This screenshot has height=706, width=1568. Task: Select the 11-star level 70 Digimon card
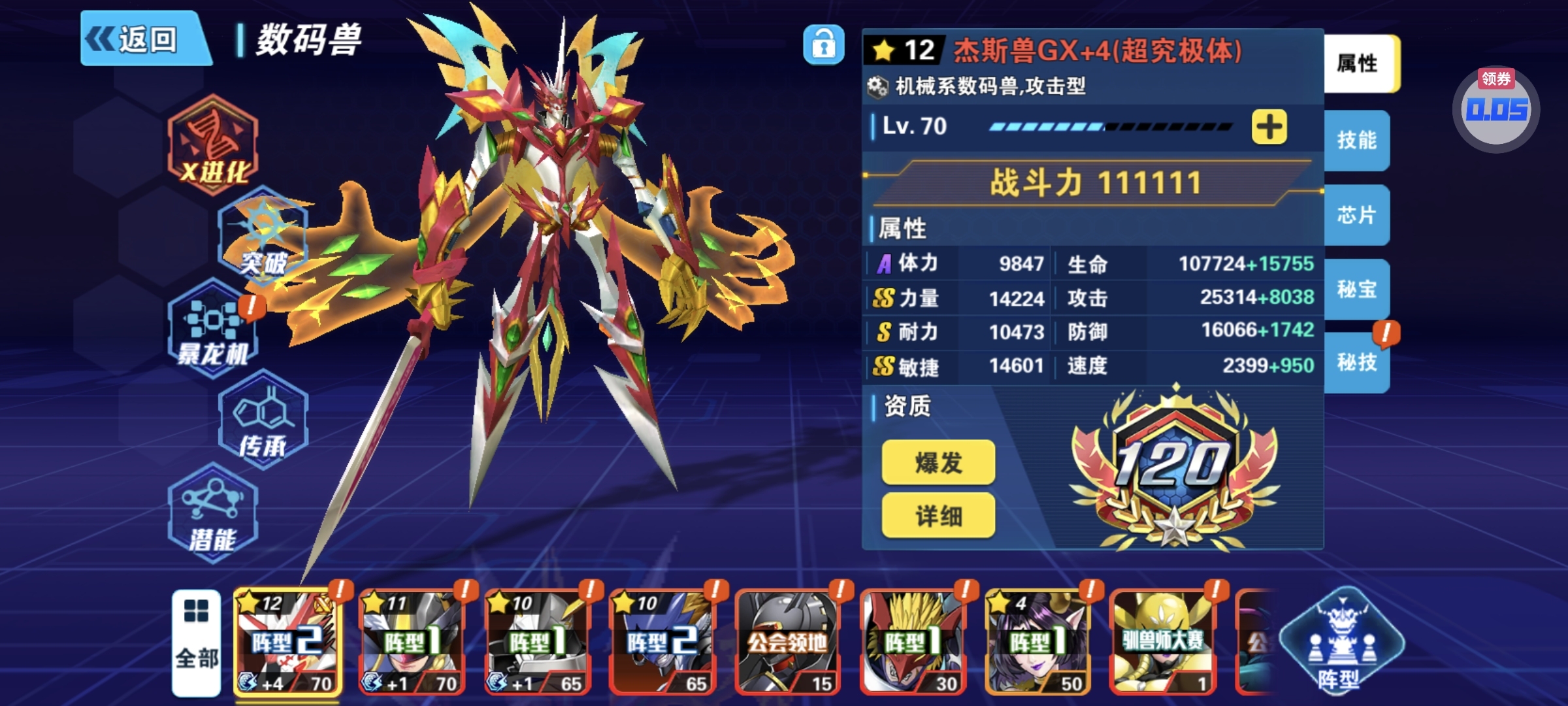point(412,642)
